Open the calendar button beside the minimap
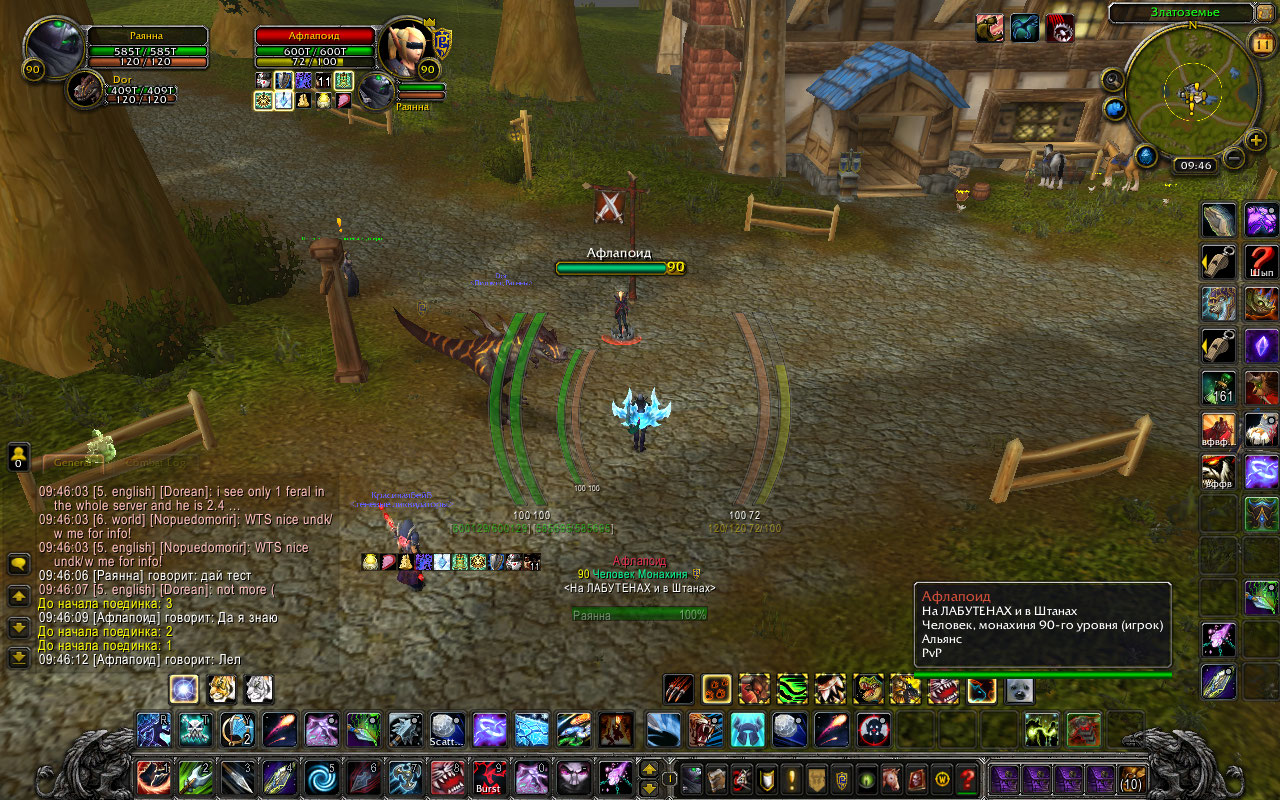The image size is (1280, 800). click(x=1260, y=42)
